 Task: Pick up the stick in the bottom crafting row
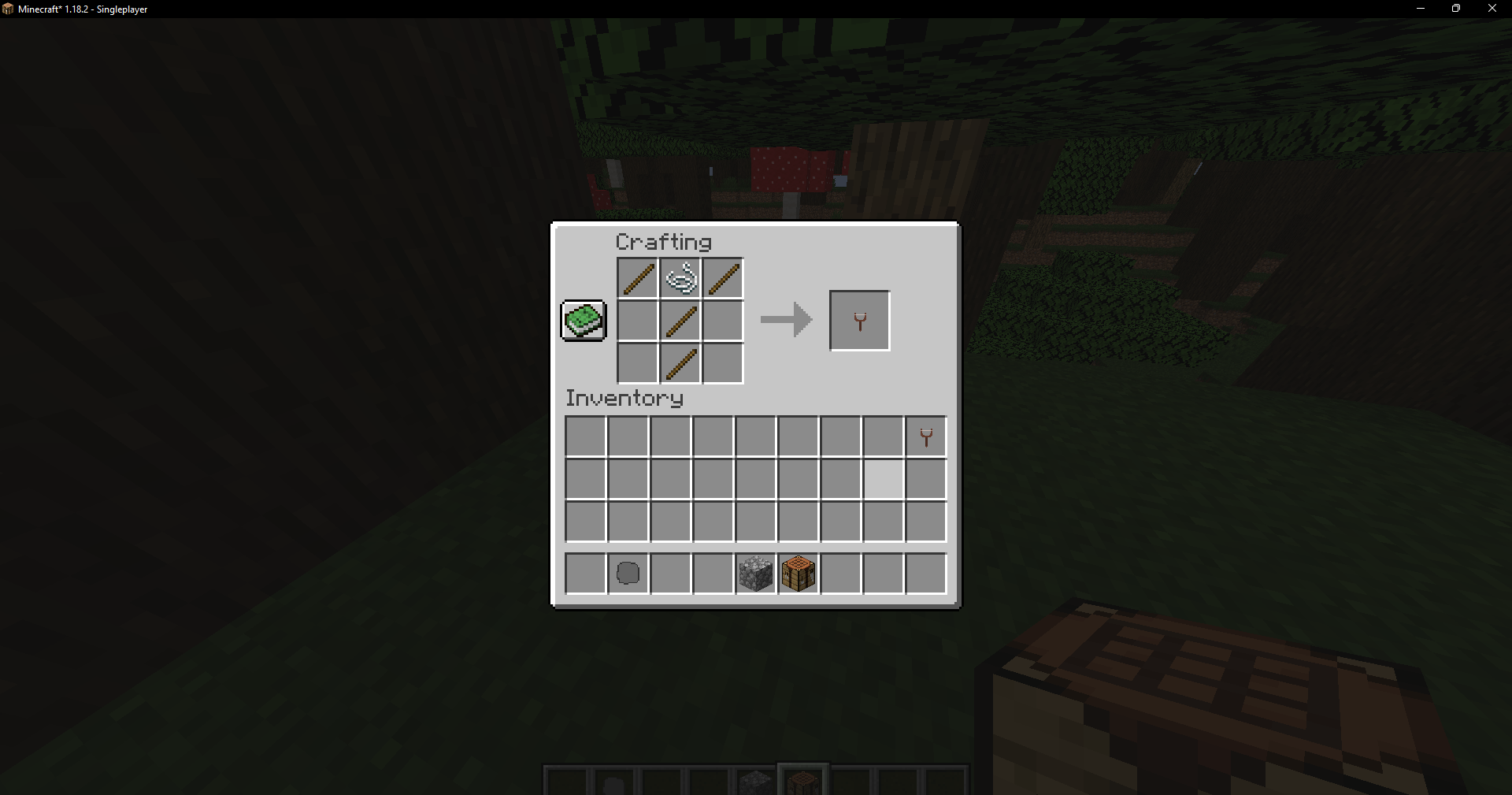(x=680, y=362)
